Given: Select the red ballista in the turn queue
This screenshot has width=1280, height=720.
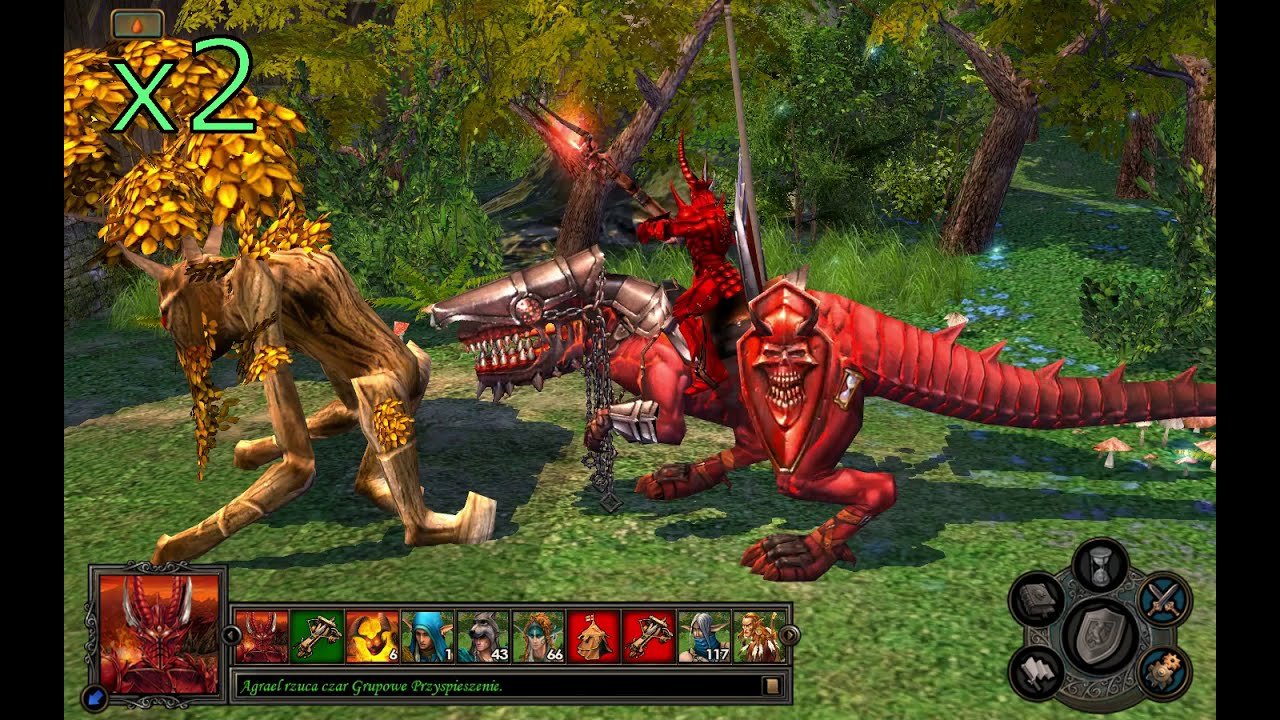Looking at the screenshot, I should coord(649,637).
